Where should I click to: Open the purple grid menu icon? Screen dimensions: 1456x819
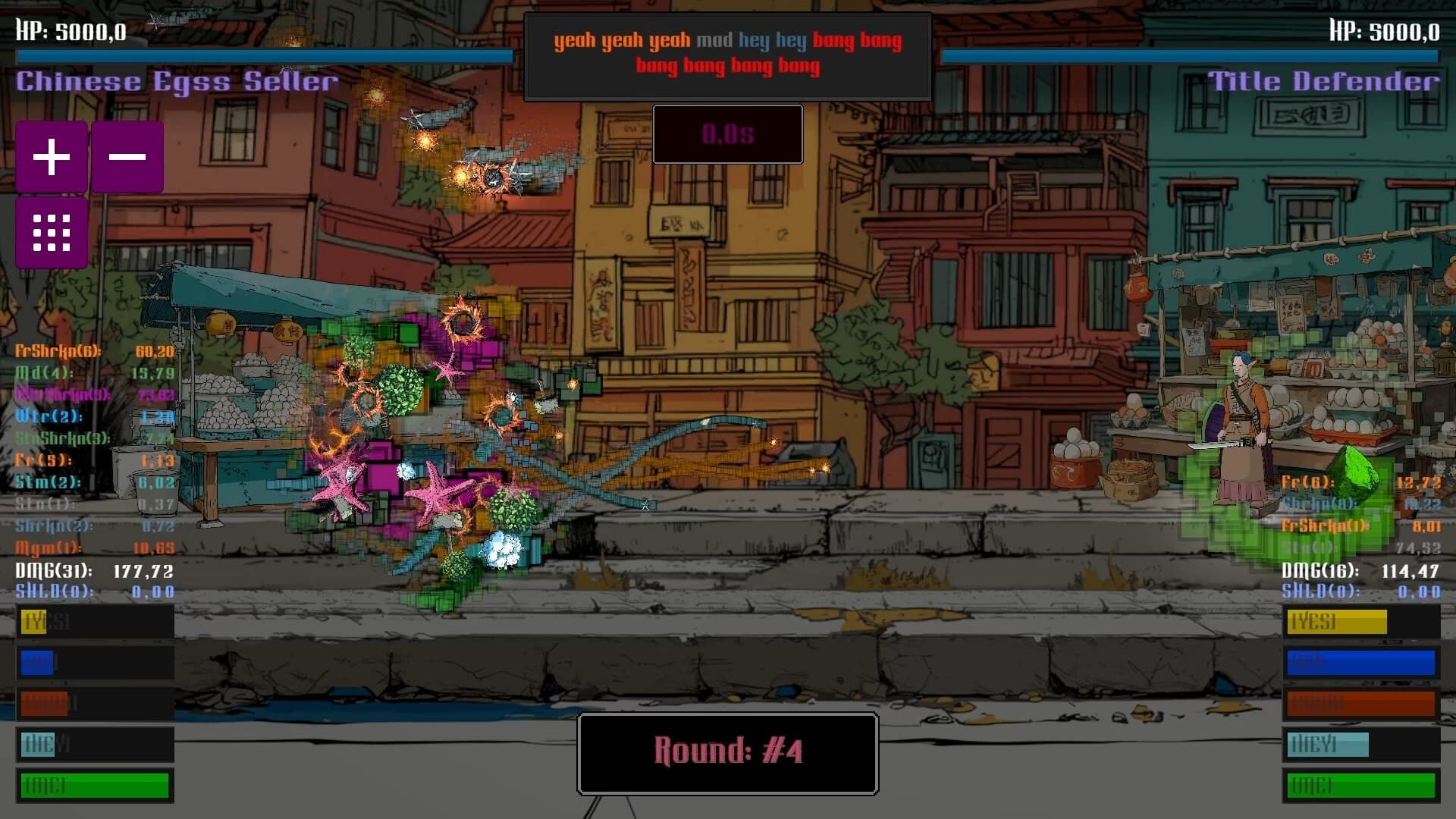click(51, 232)
